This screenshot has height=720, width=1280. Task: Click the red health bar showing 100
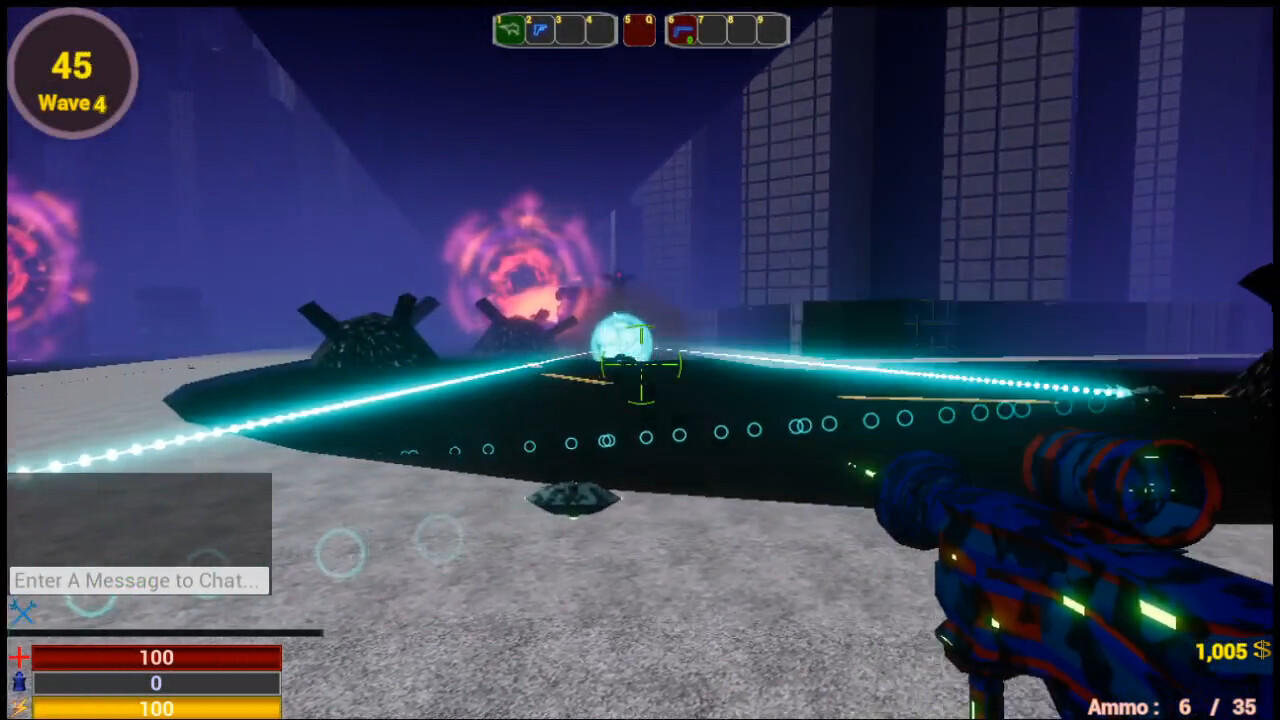coord(155,658)
